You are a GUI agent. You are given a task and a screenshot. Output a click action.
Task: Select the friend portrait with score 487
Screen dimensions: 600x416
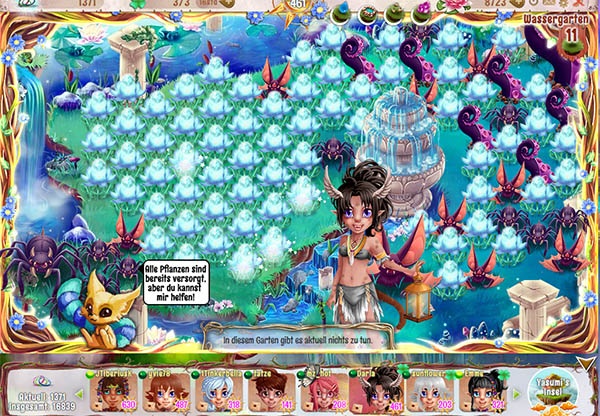tap(164, 392)
